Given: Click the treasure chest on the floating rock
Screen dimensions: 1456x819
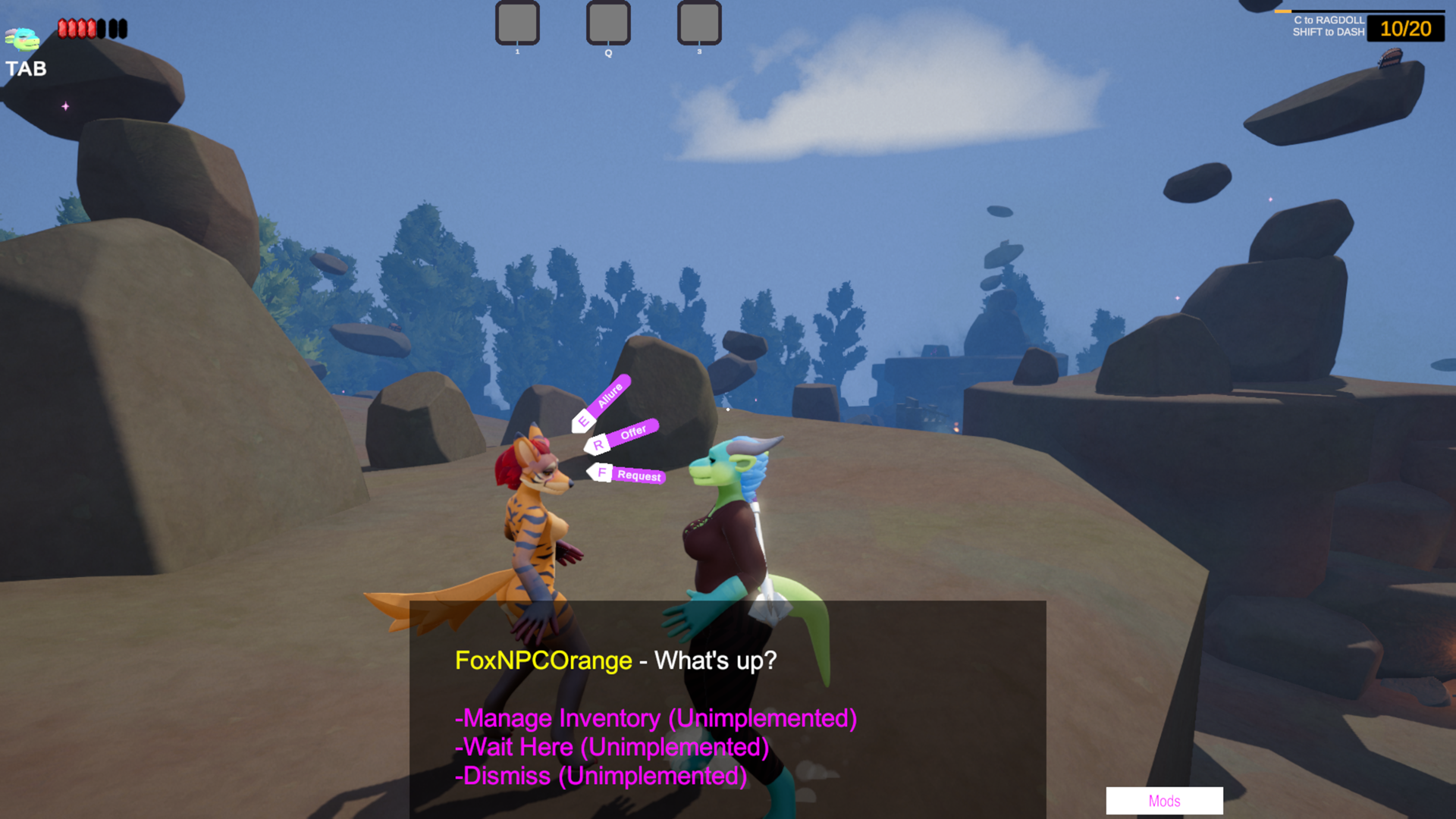Looking at the screenshot, I should 1389,58.
